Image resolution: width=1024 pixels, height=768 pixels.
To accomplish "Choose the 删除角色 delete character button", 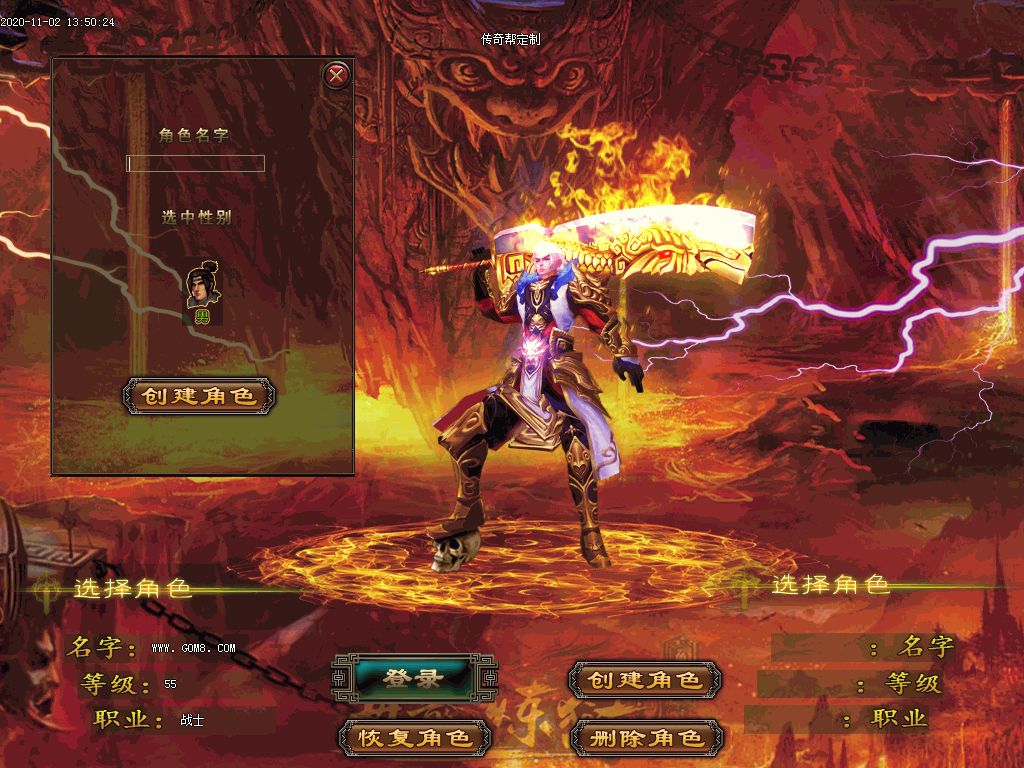I will 644,738.
